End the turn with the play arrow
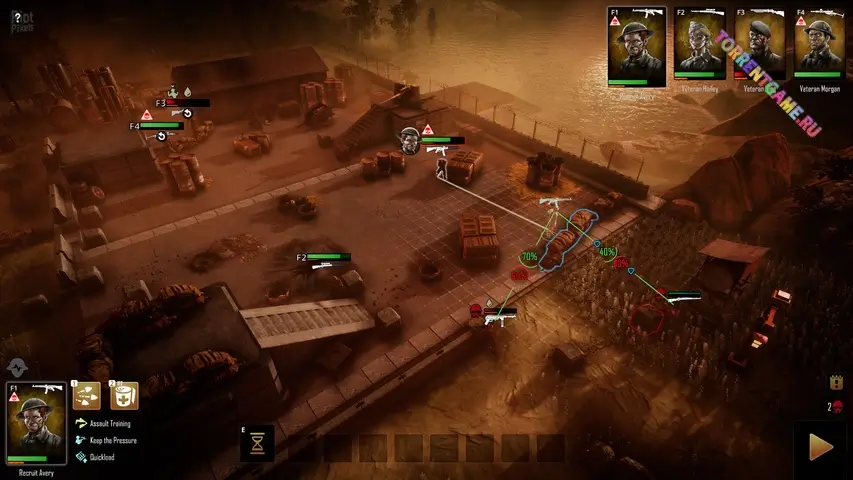853x480 pixels. pyautogui.click(x=821, y=448)
